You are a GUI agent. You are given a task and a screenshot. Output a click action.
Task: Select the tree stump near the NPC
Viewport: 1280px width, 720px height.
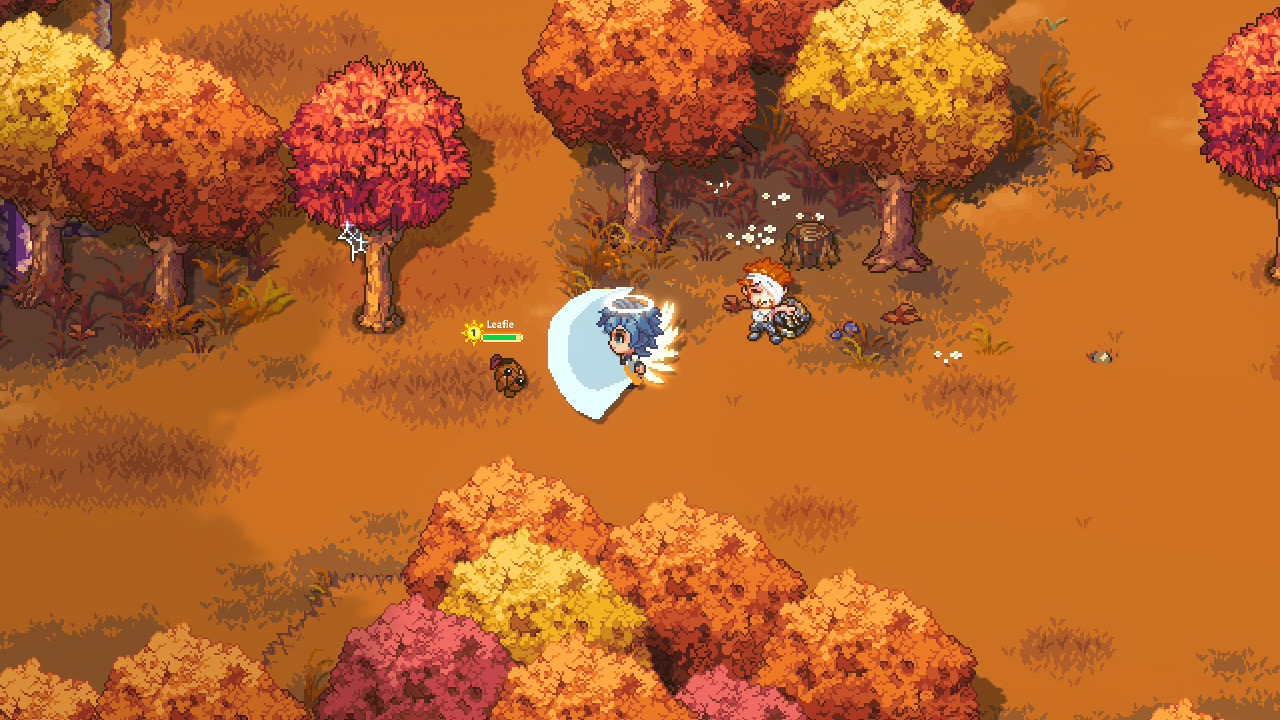click(810, 240)
